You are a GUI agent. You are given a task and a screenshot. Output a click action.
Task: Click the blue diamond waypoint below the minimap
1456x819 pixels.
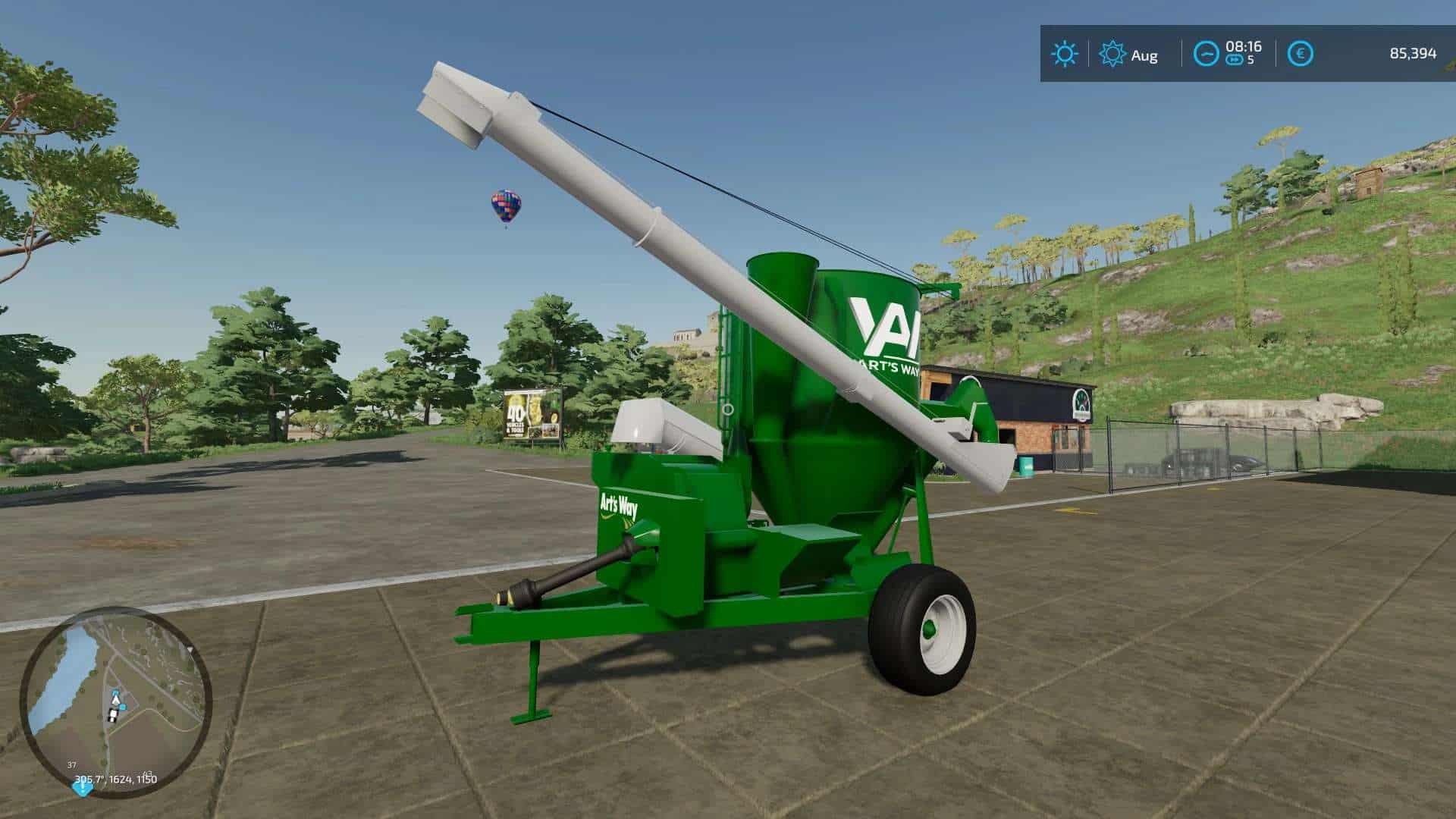82,789
